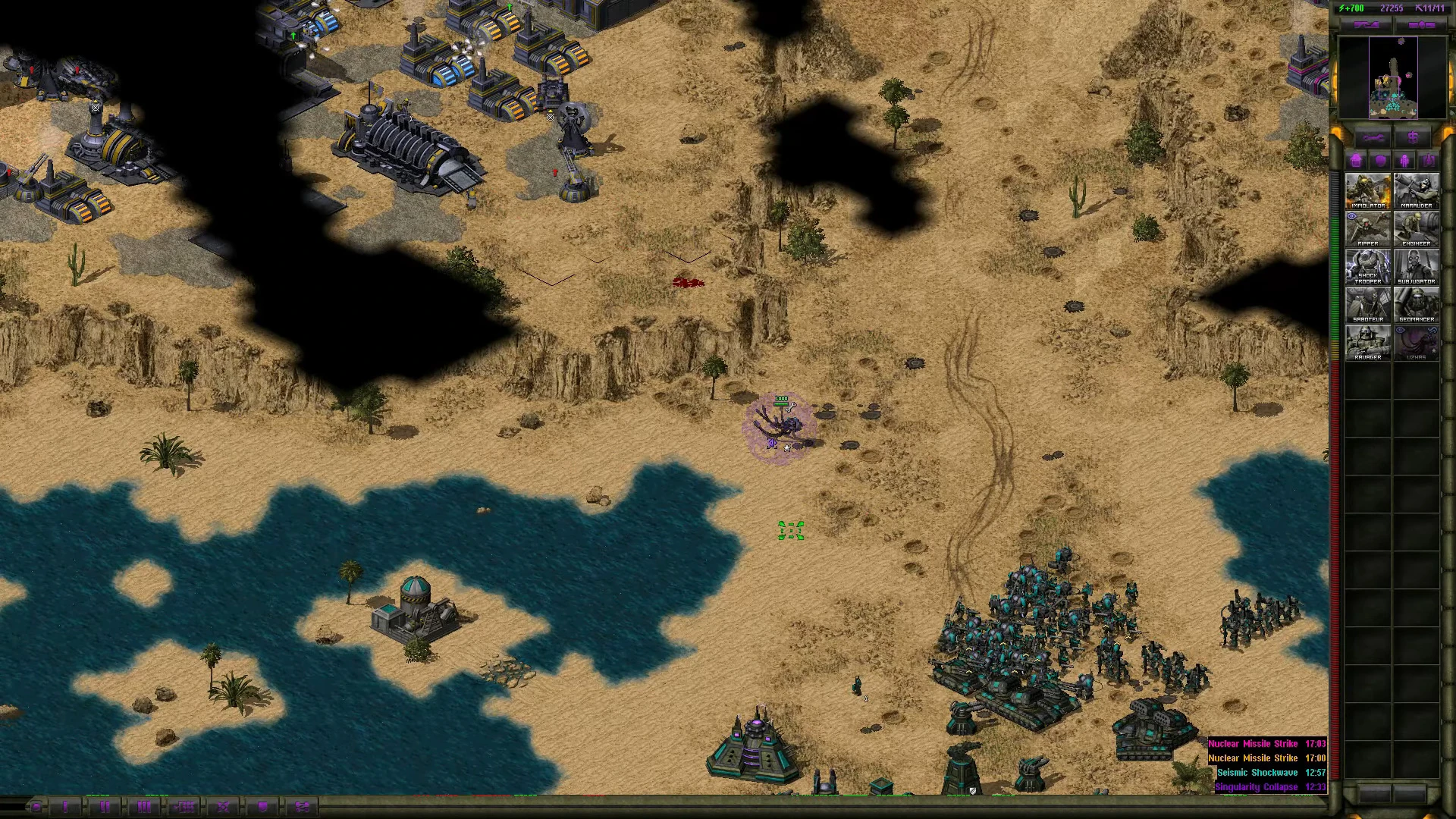The image size is (1456, 819).
Task: Select control group one button
Action: tap(65, 807)
